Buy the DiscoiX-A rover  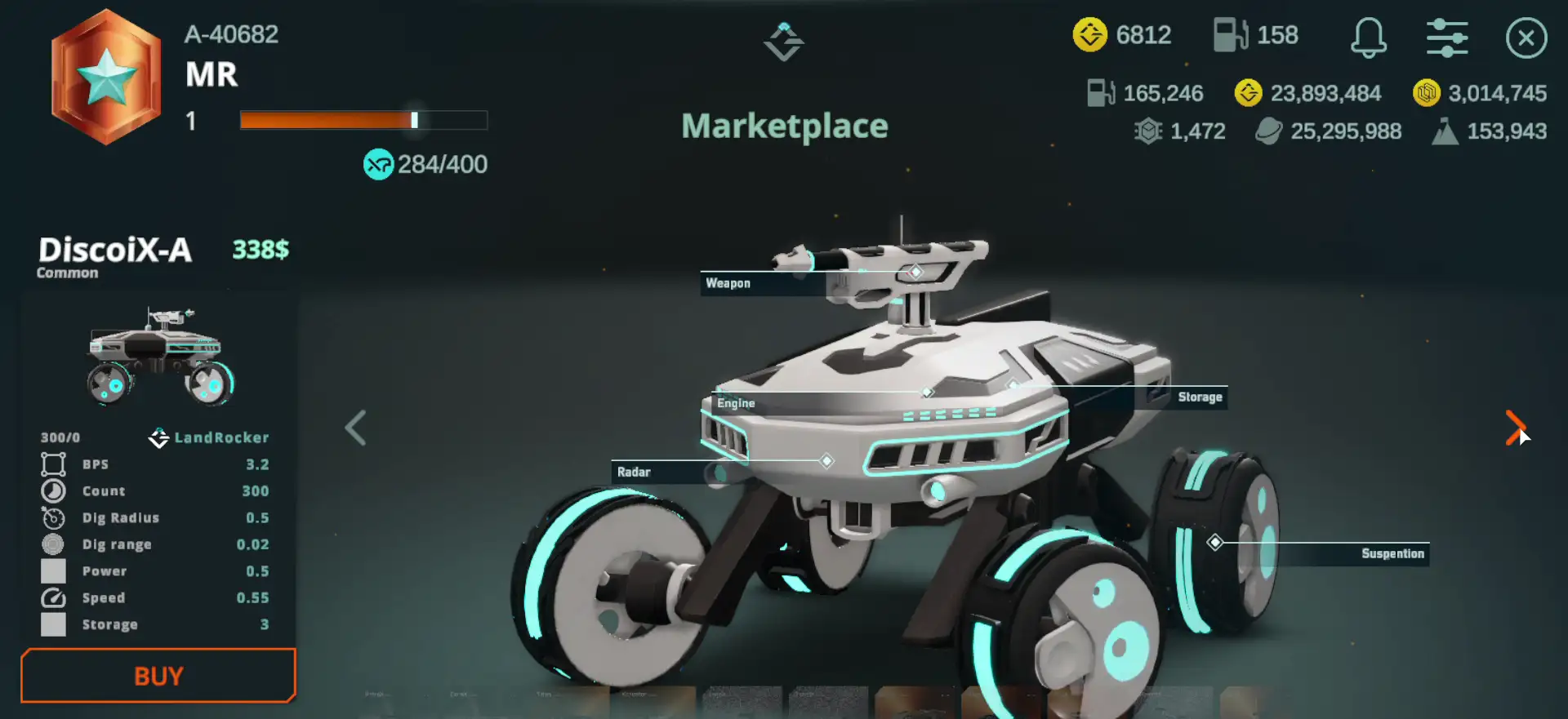coord(158,676)
